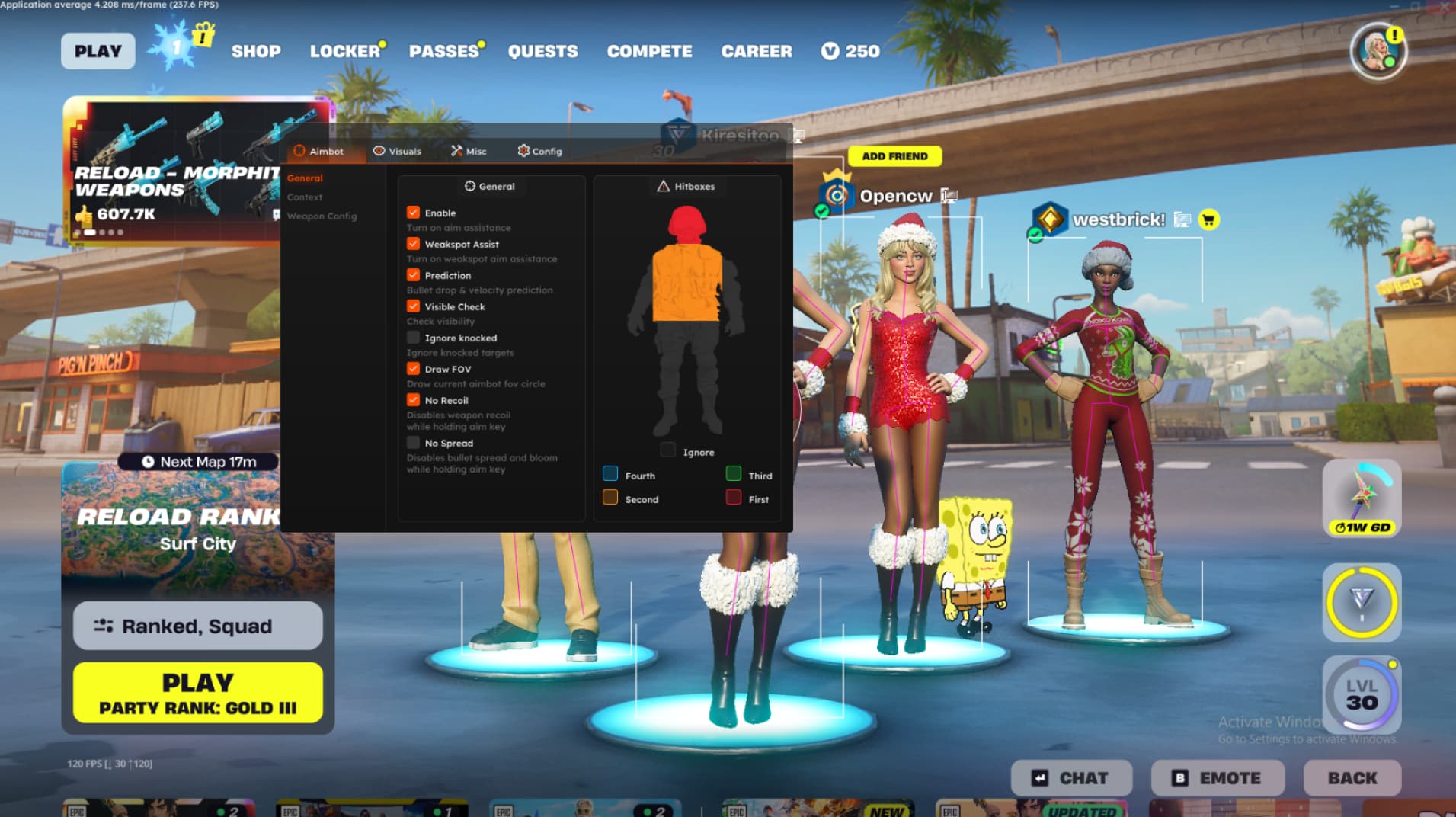Open the battle pass progress ring
This screenshot has width=1456, height=817.
coord(1361,602)
